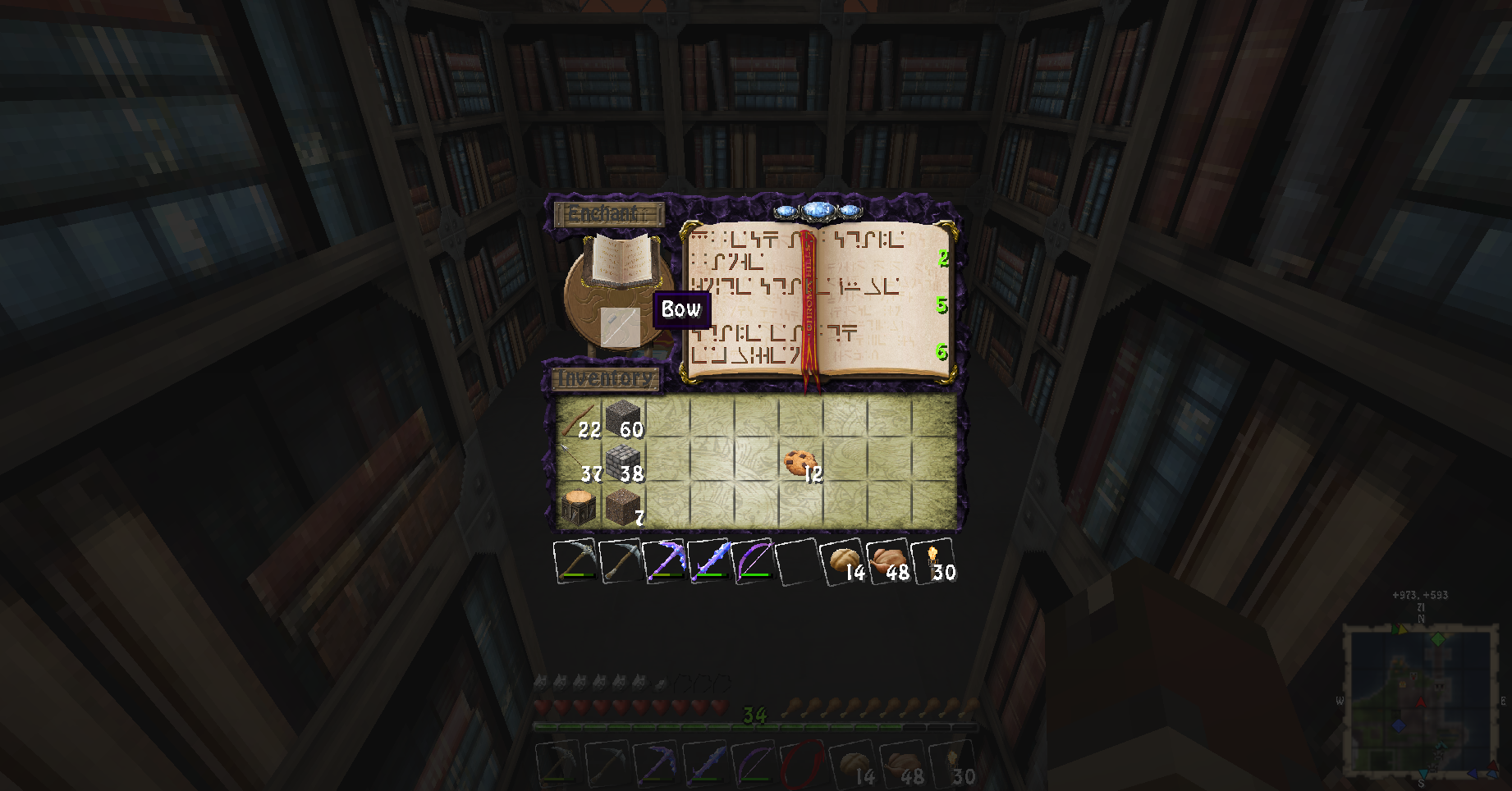Pick up the stack of 22 sticks
1512x791 pixels.
579,418
